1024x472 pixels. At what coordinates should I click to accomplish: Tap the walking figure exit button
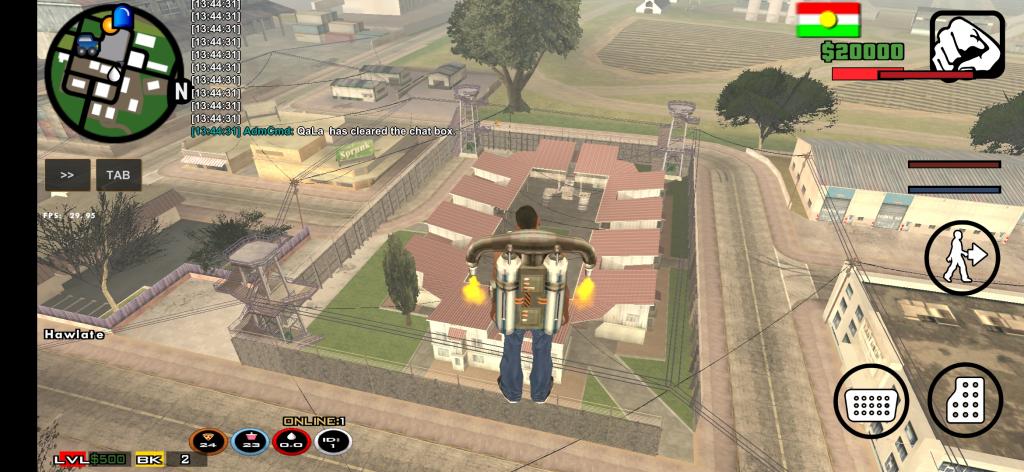coord(962,258)
